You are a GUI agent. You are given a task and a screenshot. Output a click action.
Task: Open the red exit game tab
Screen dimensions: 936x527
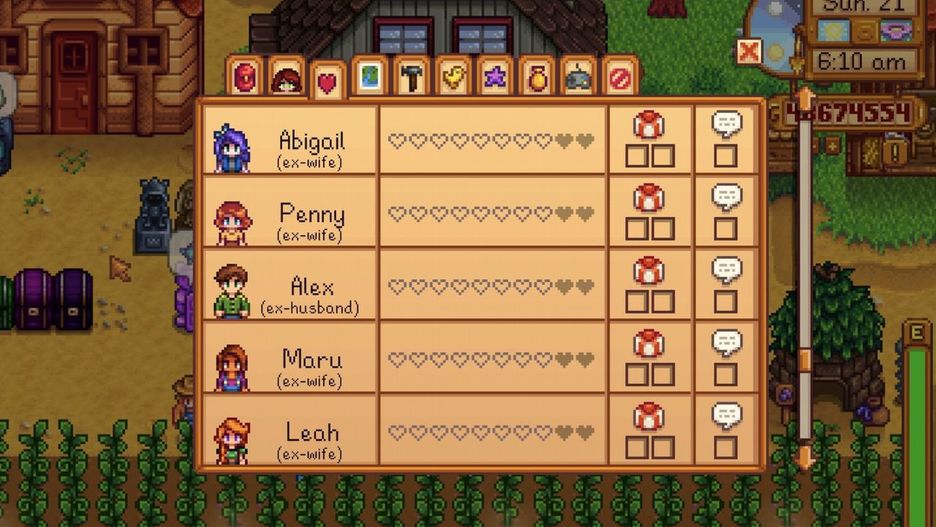[x=620, y=77]
